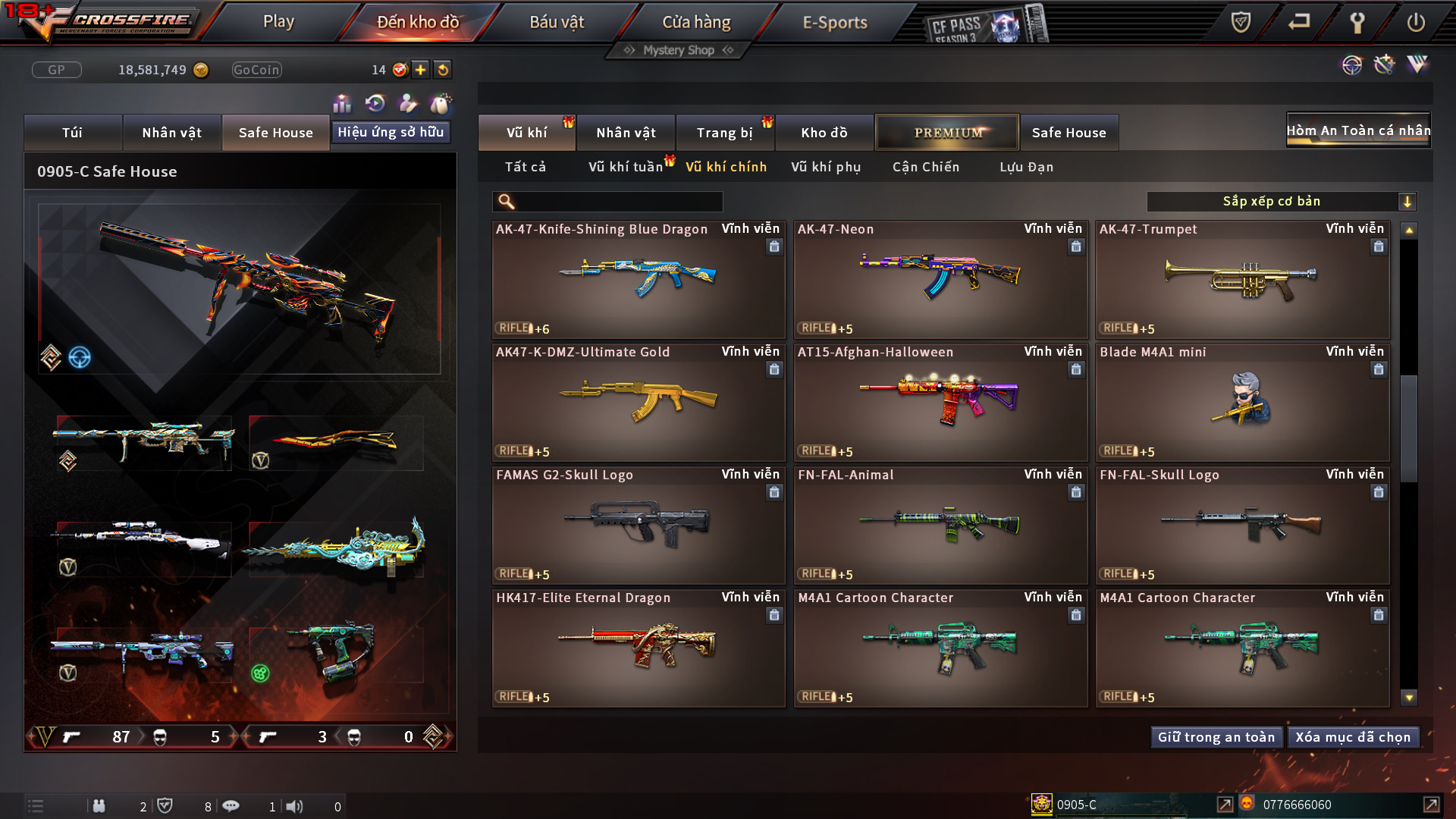The image size is (1456, 819).
Task: Open the E-Sports section
Action: (834, 22)
